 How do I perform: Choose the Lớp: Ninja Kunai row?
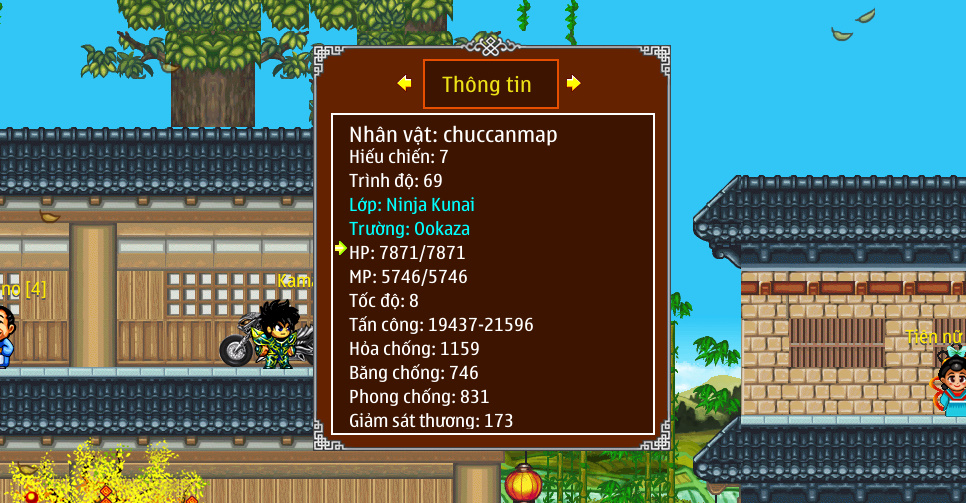point(412,205)
